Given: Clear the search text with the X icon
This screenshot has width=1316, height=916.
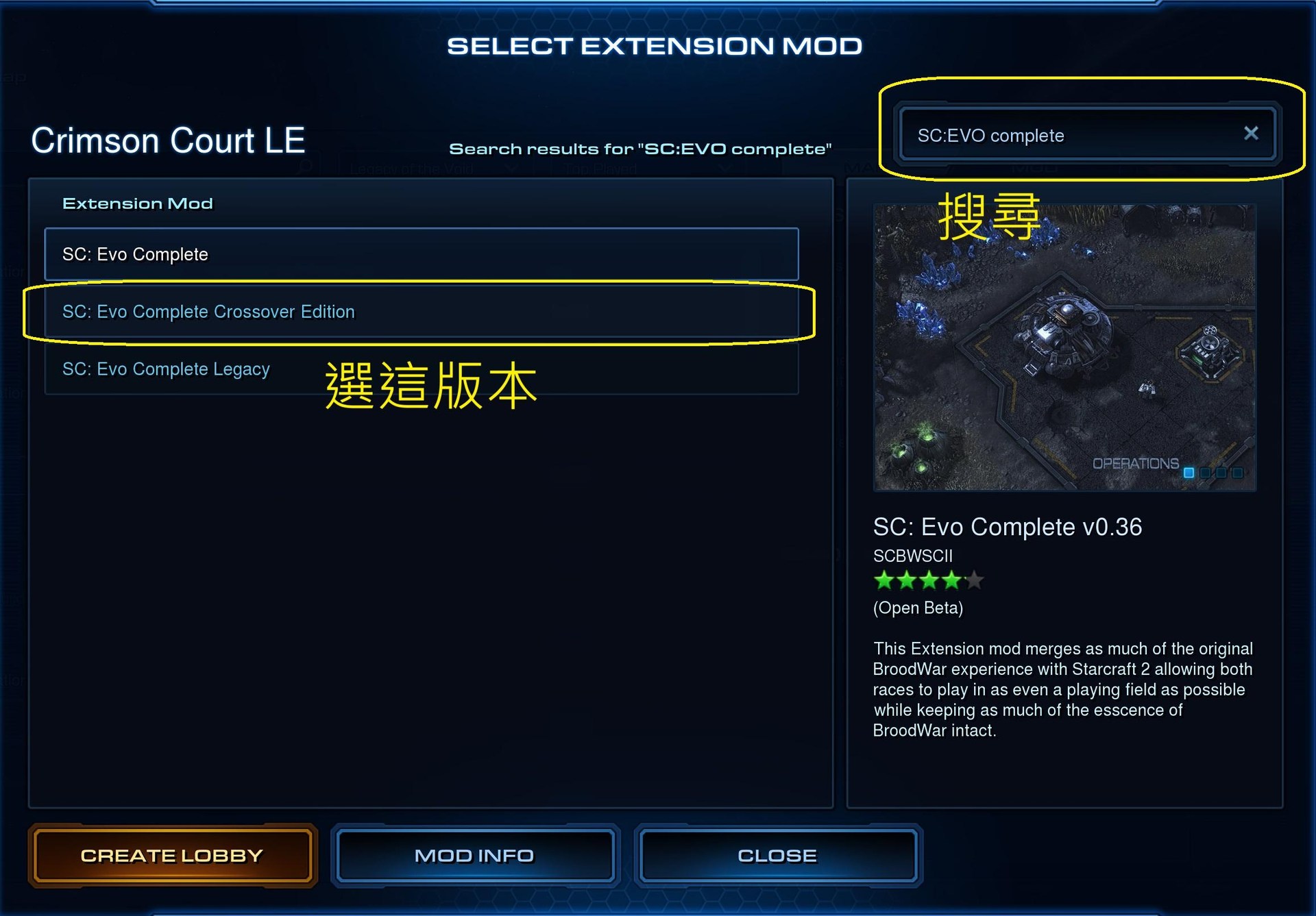Looking at the screenshot, I should pos(1252,133).
